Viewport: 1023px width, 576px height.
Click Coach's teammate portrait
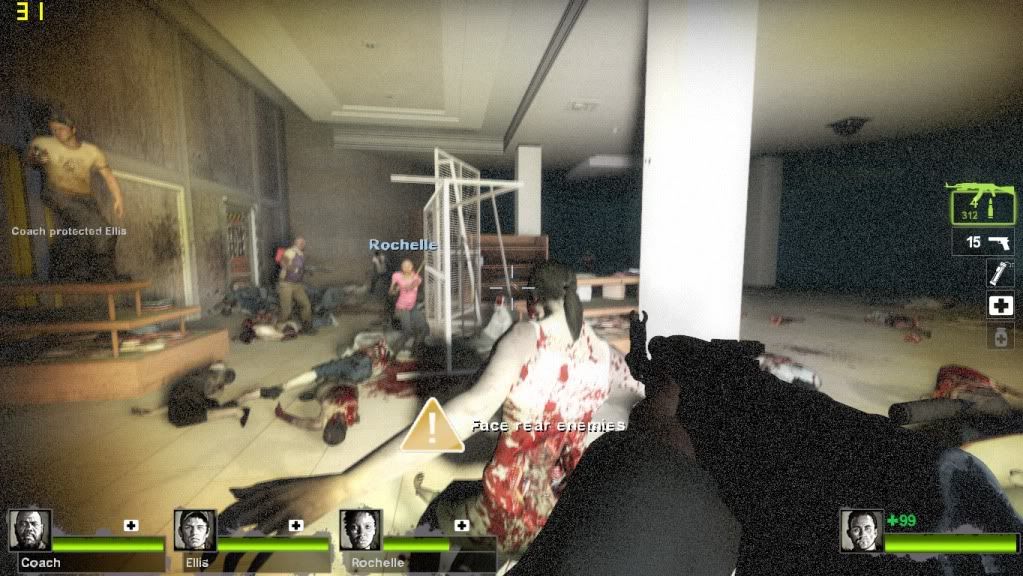(30, 531)
